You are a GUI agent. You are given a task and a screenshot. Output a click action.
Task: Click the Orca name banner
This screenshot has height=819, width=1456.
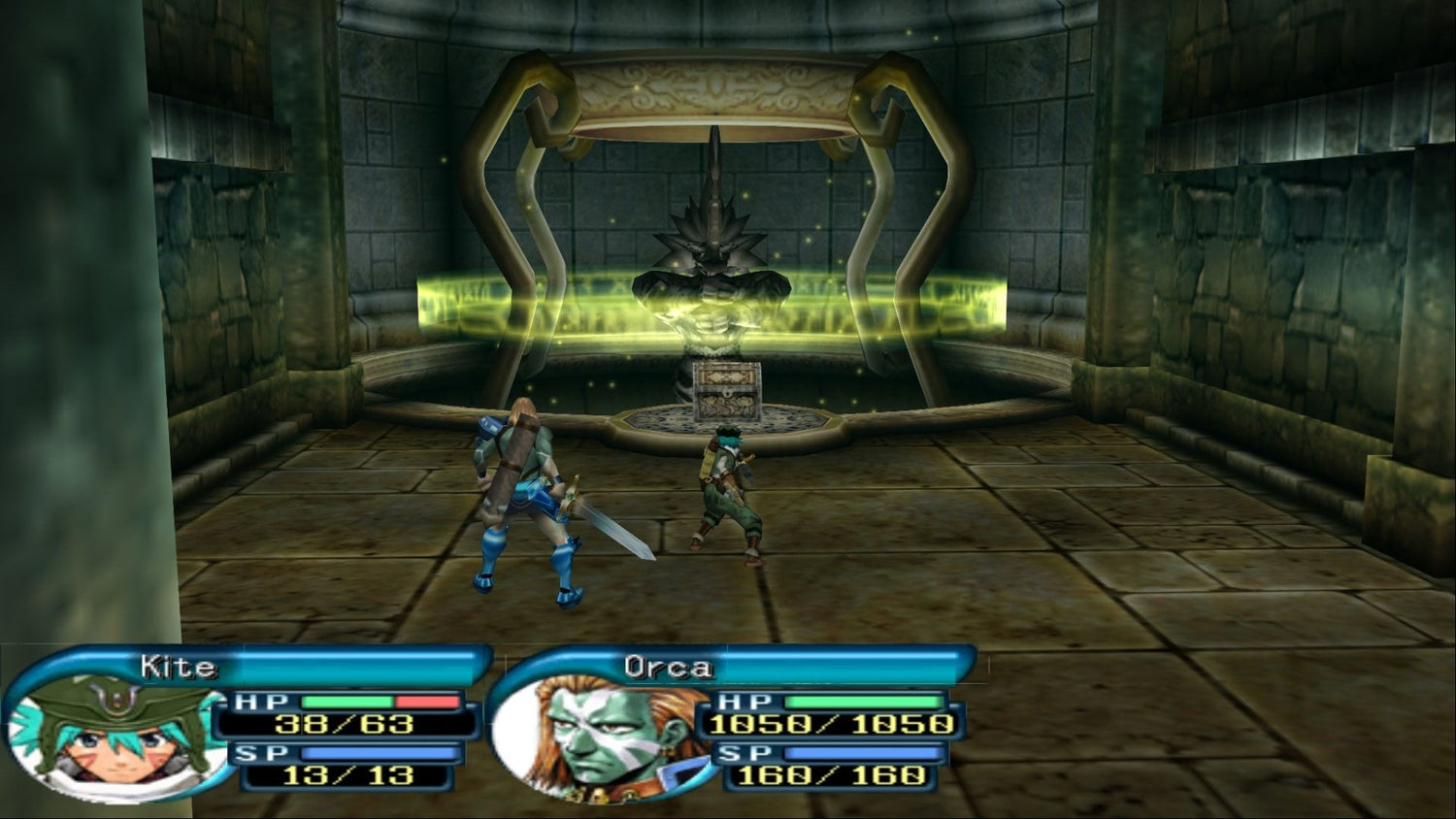(668, 668)
